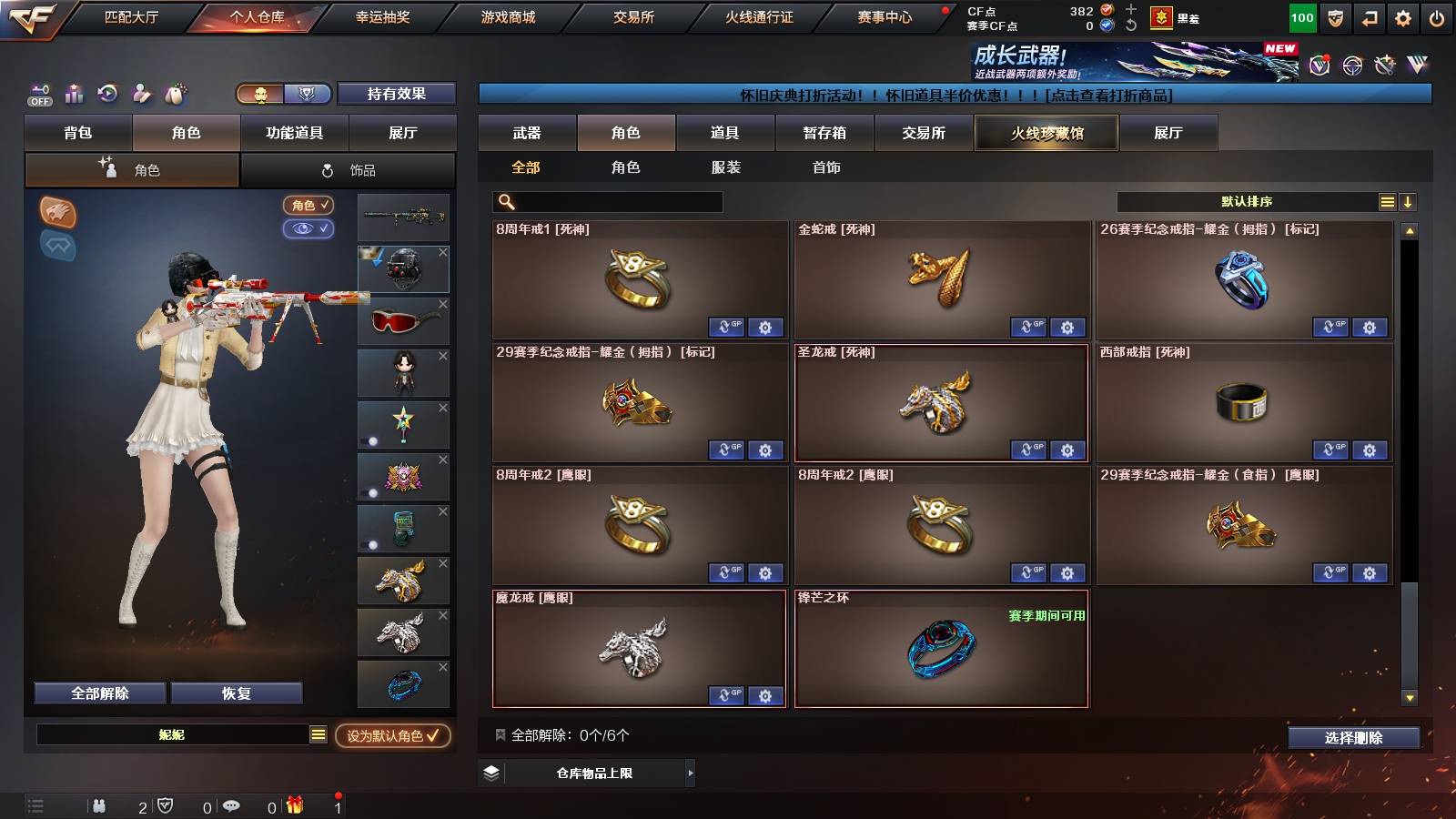1456x819 pixels.
Task: Click the 全部解除 button under the character
Action: 98,693
